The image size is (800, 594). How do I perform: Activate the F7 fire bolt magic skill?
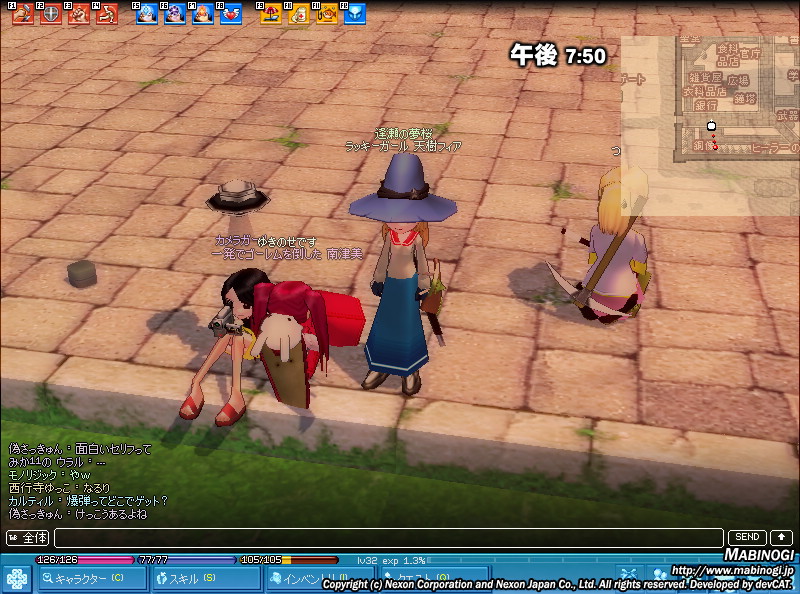pos(203,14)
